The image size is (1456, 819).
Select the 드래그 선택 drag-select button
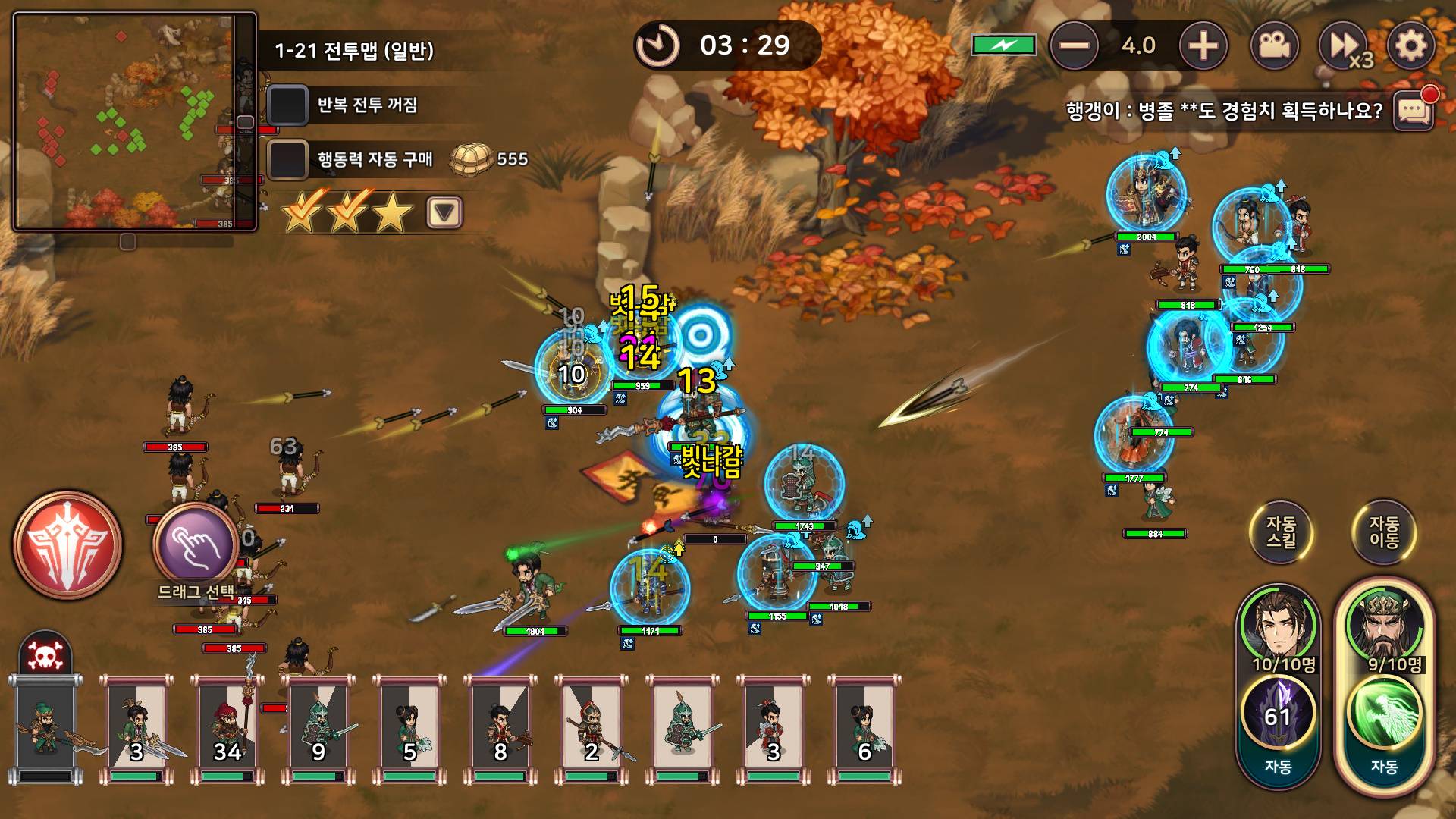(196, 546)
